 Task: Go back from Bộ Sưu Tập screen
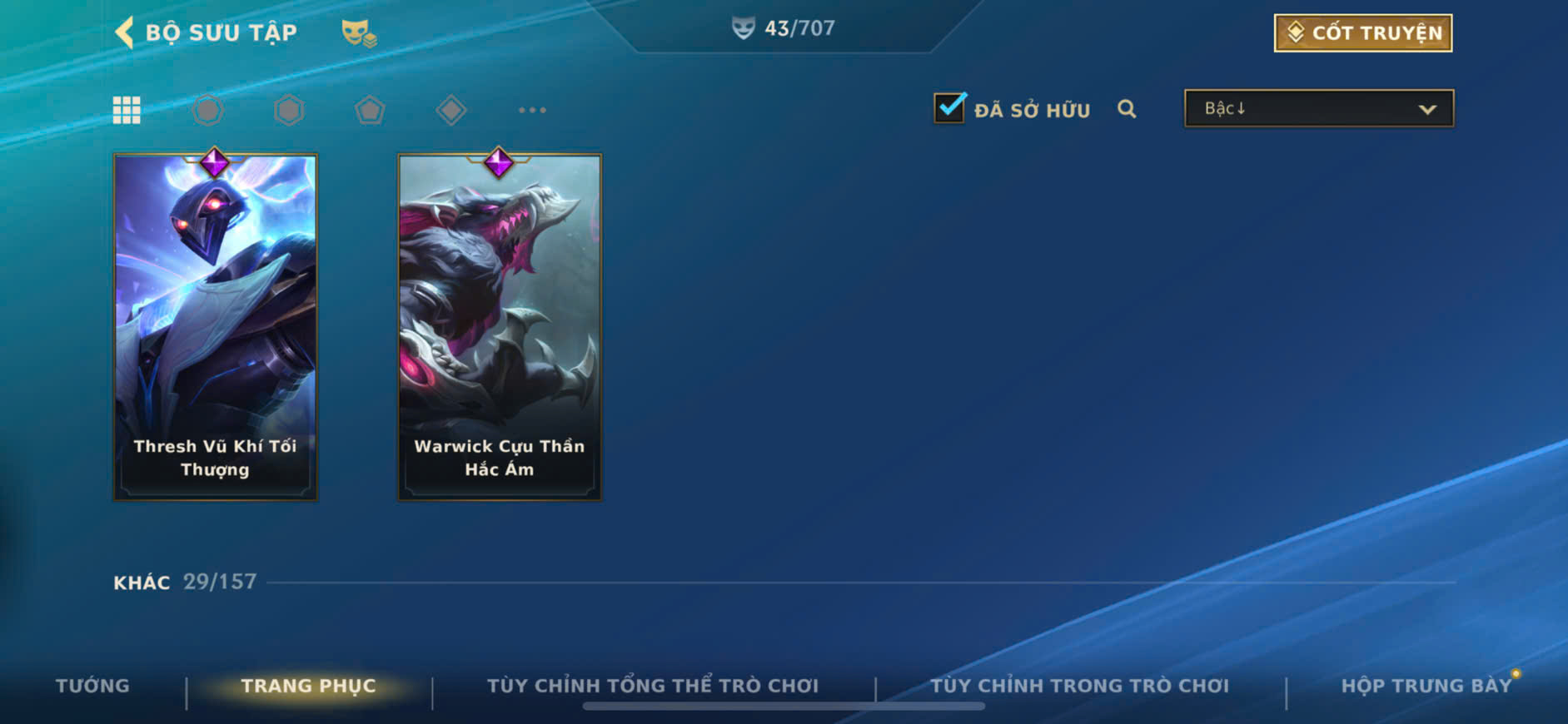pyautogui.click(x=125, y=32)
